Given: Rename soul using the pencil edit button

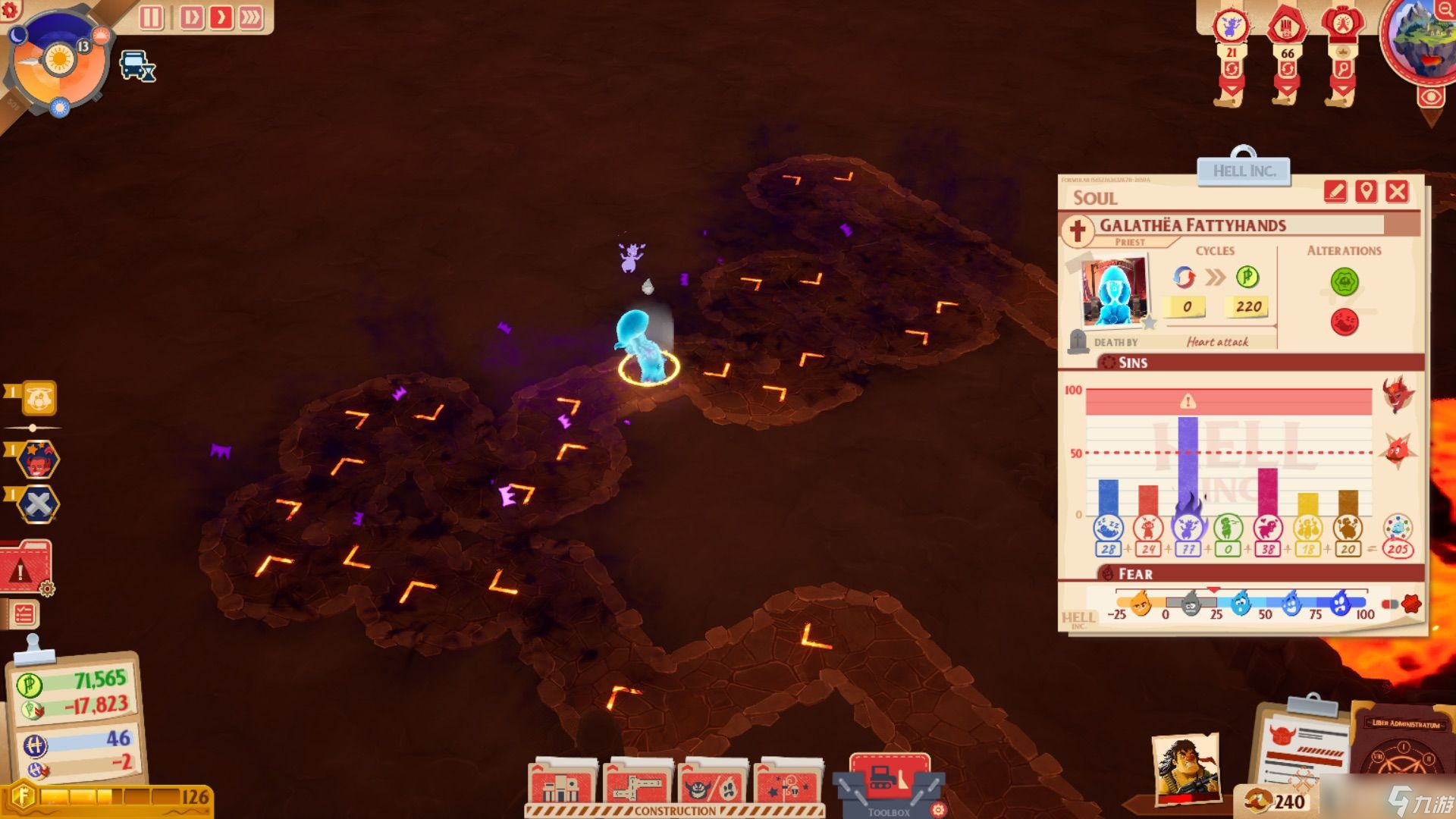Looking at the screenshot, I should pos(1335,191).
